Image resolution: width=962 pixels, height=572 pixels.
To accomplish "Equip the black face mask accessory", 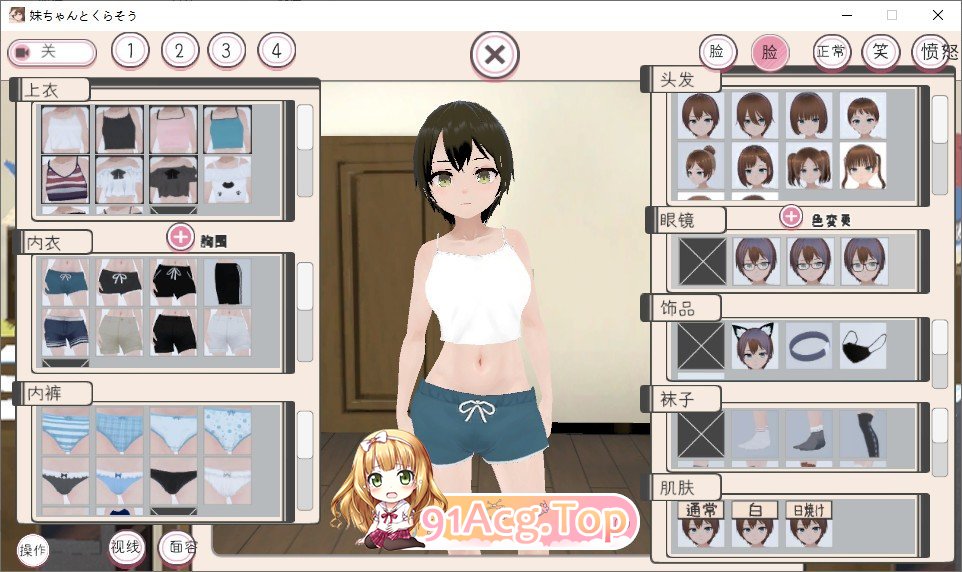I will [862, 345].
